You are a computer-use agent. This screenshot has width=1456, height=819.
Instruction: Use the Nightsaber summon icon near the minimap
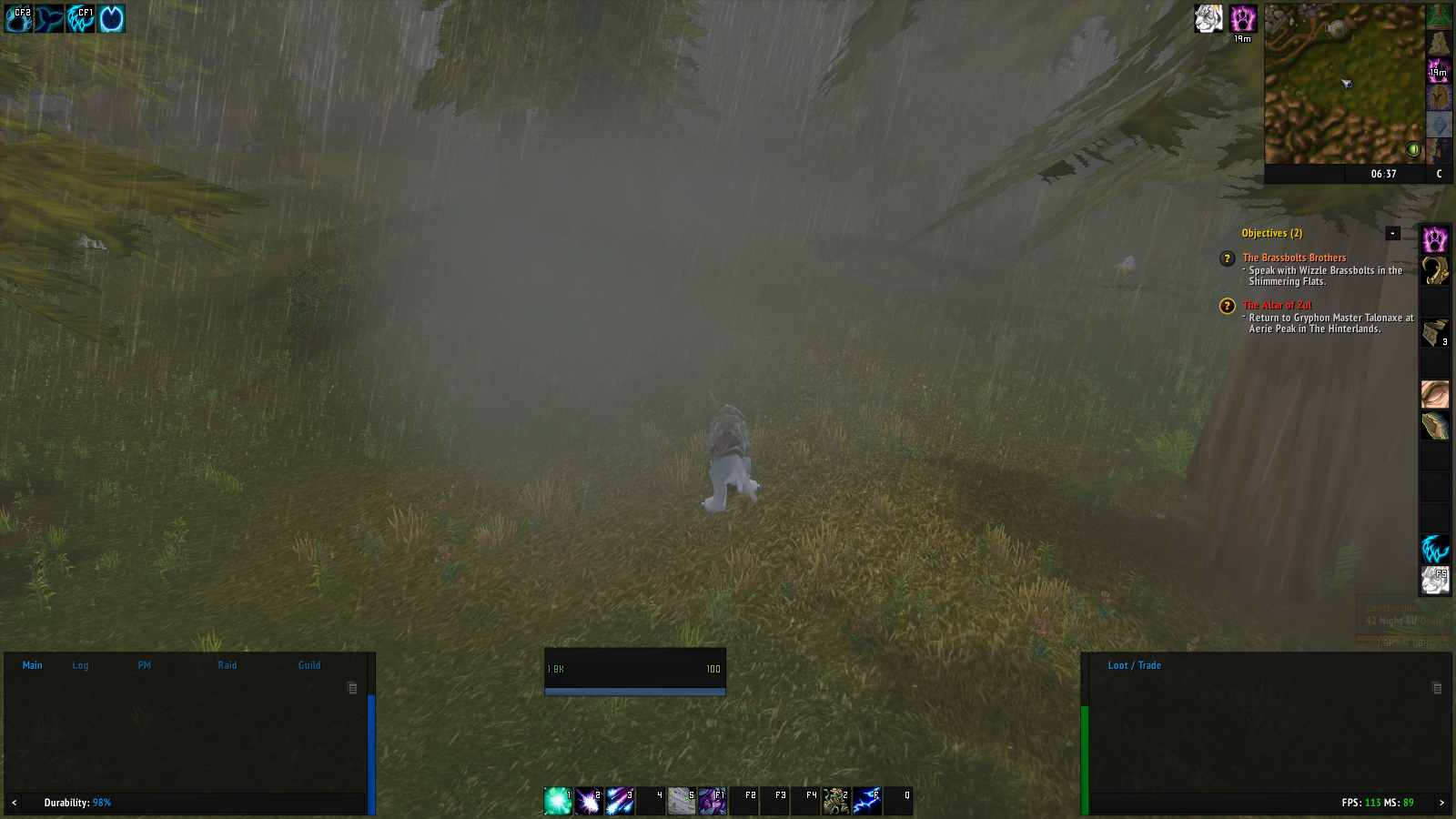pos(1208,19)
